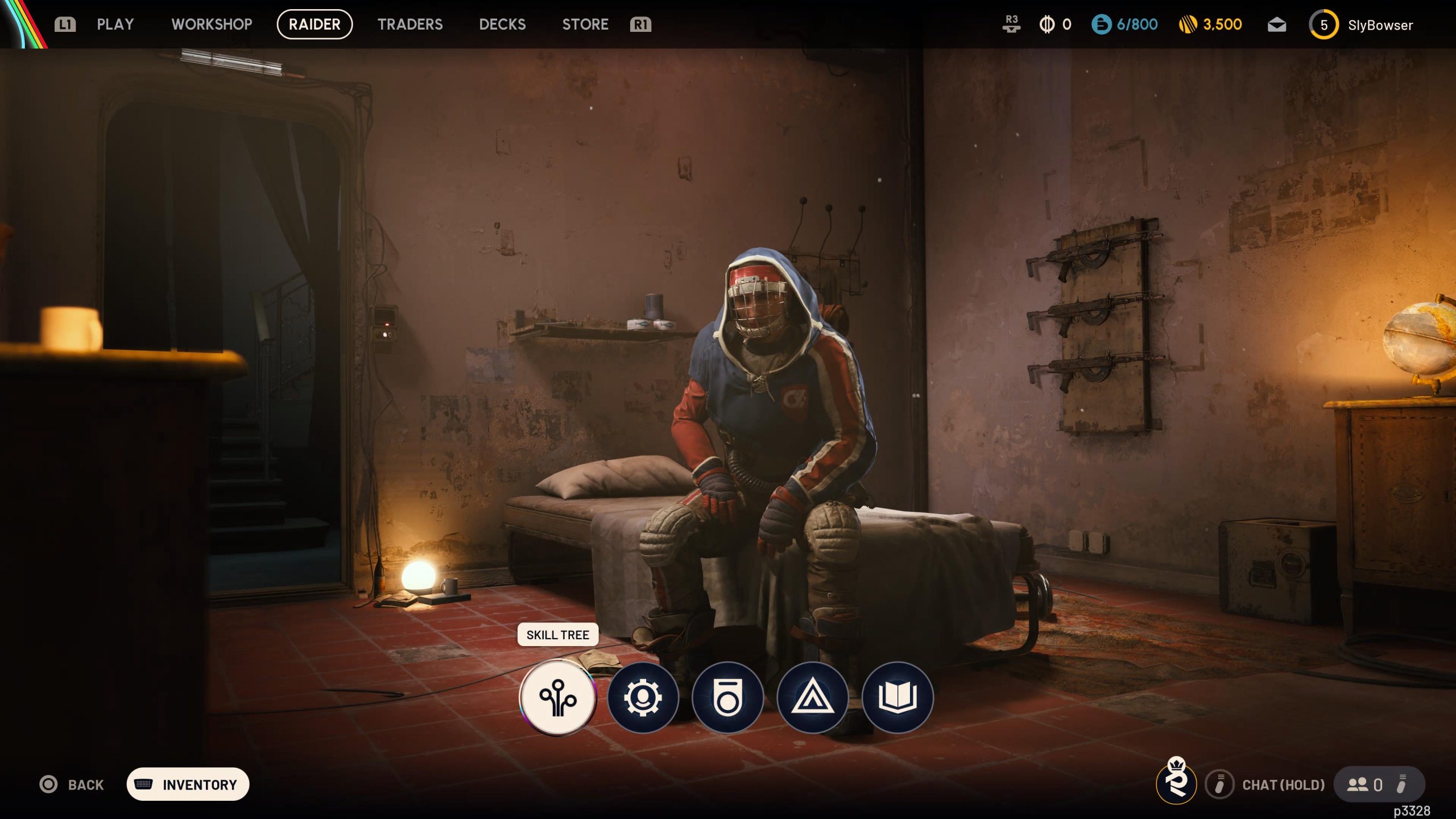This screenshot has width=1456, height=819.
Task: Open the Inventory button
Action: 188,784
